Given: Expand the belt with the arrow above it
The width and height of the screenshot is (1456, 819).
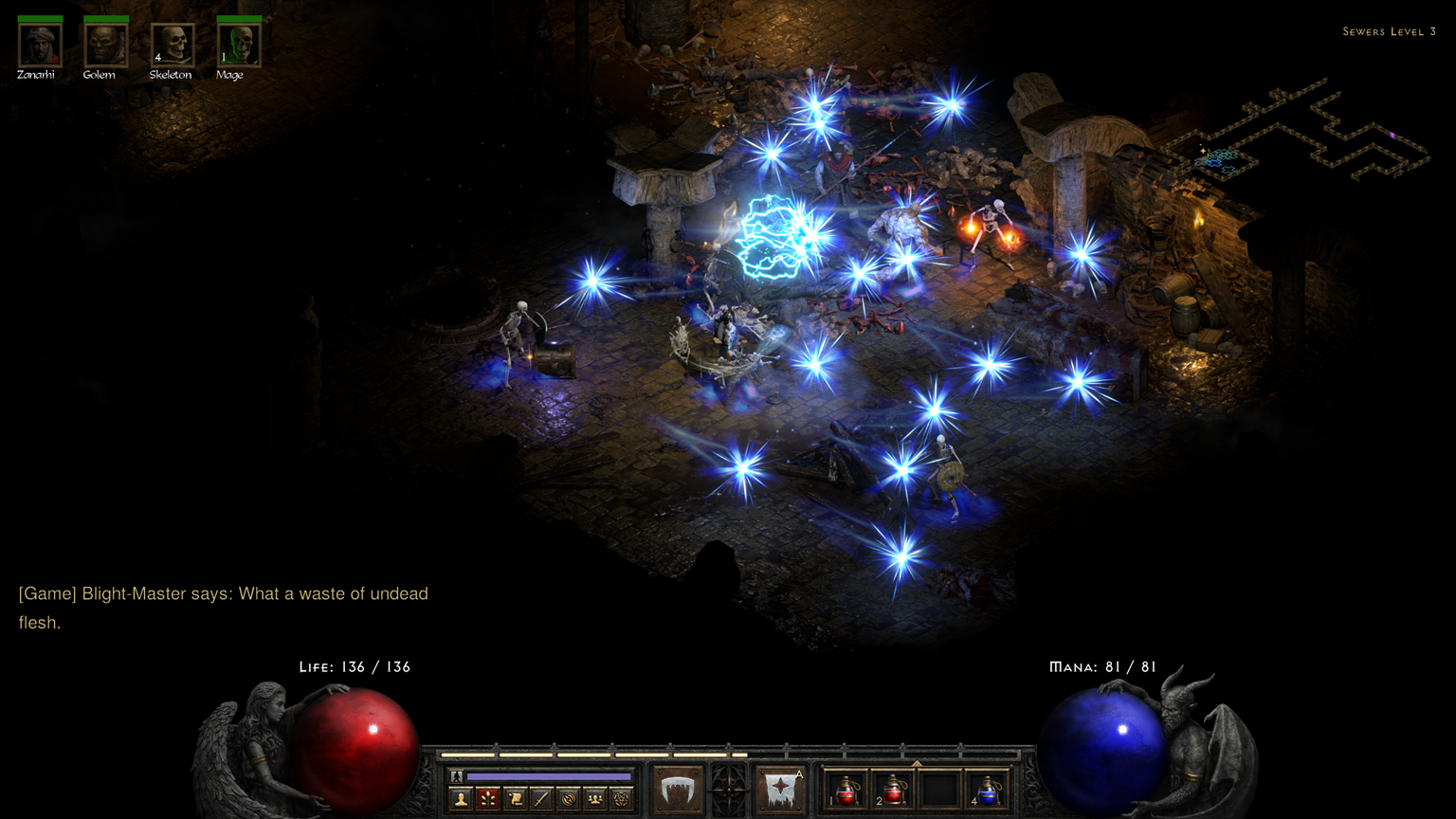Looking at the screenshot, I should tap(917, 763).
